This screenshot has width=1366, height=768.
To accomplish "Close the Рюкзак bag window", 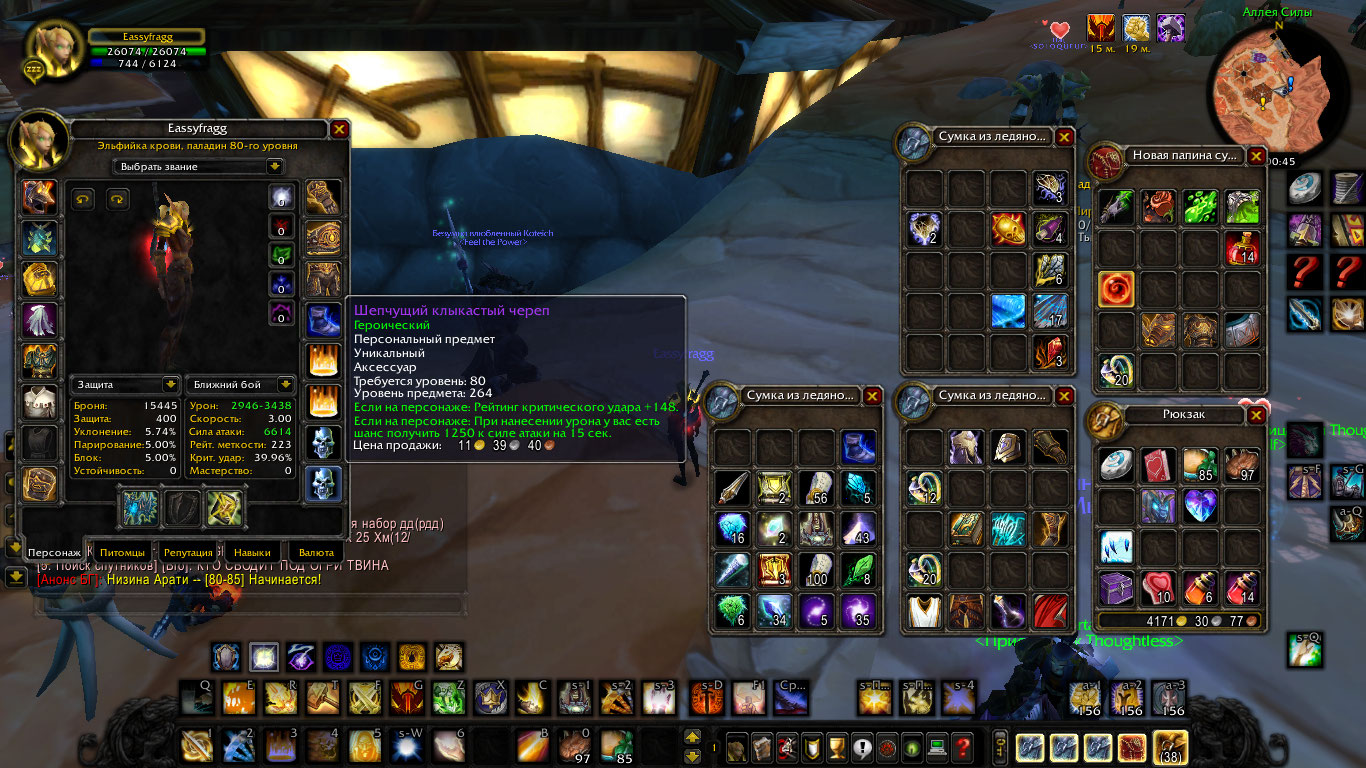I will (x=1256, y=415).
